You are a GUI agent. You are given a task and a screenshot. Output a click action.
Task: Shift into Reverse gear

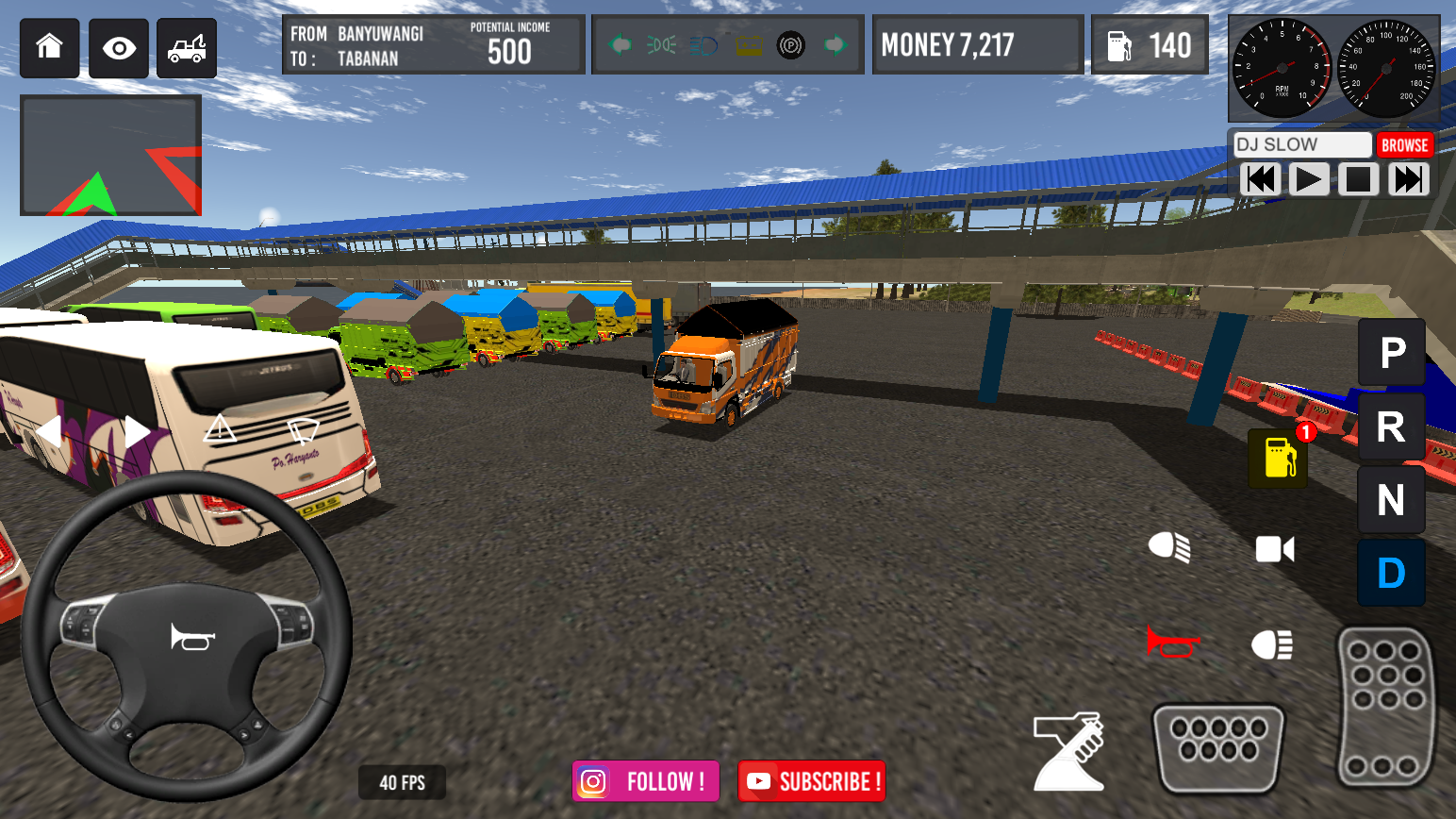point(1391,426)
